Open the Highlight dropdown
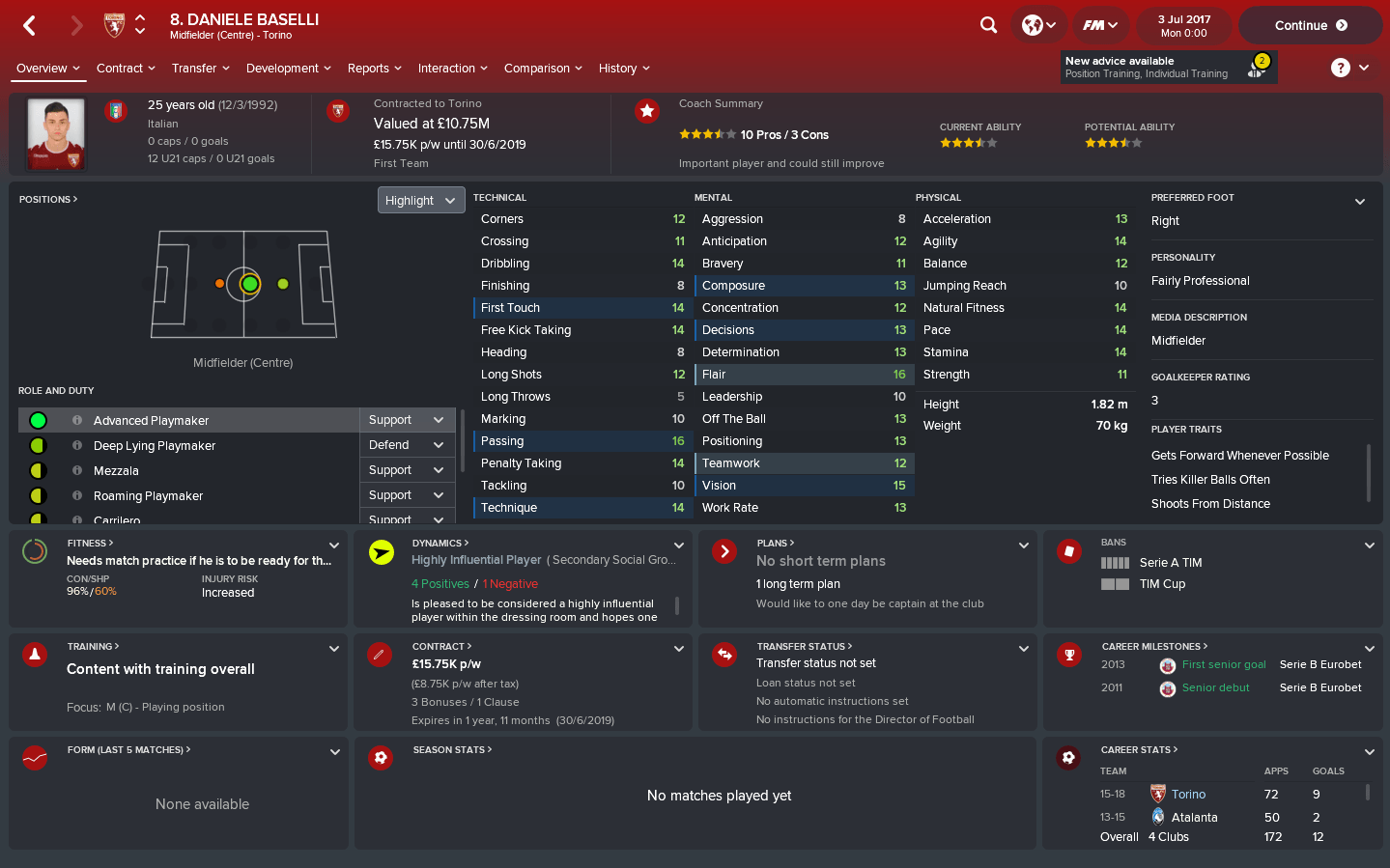The height and width of the screenshot is (868, 1390). pos(420,200)
